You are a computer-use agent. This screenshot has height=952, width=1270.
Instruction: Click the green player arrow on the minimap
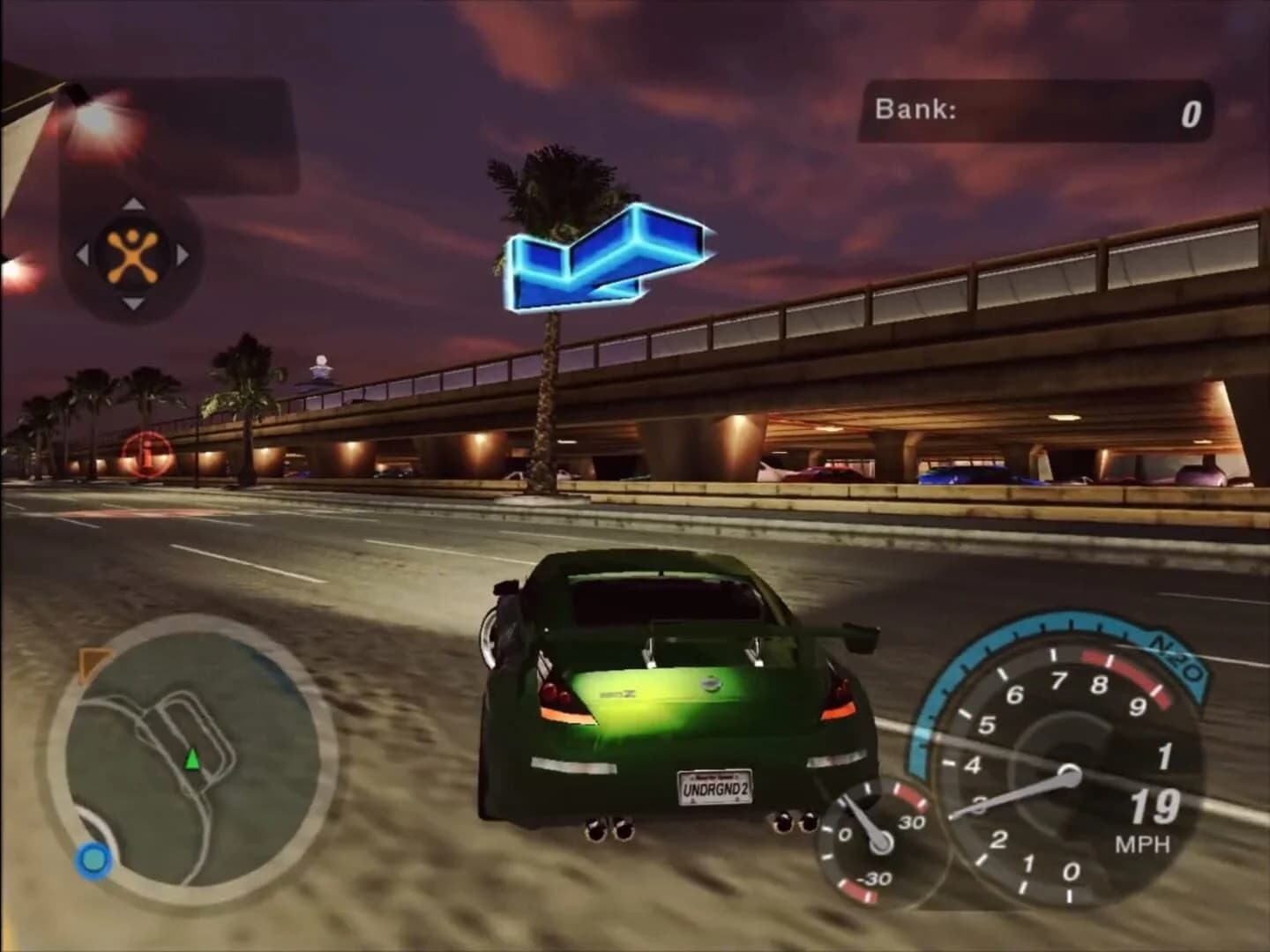click(190, 759)
